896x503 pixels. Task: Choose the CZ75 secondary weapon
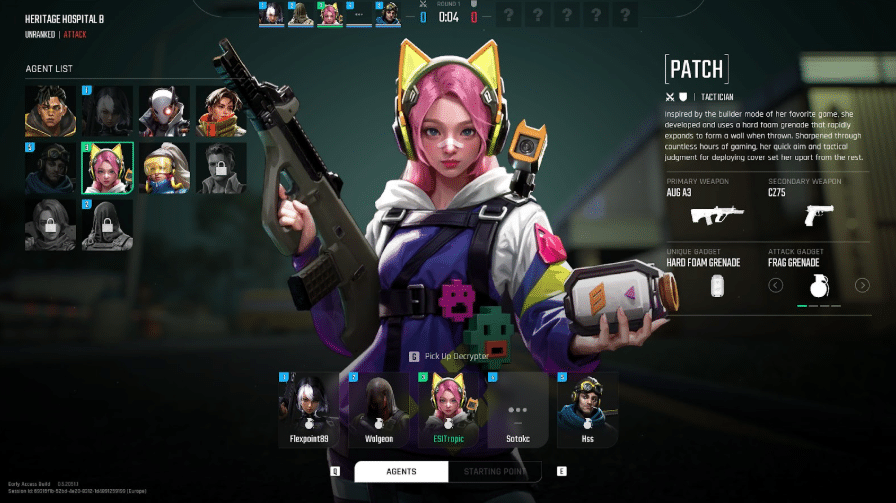click(817, 212)
